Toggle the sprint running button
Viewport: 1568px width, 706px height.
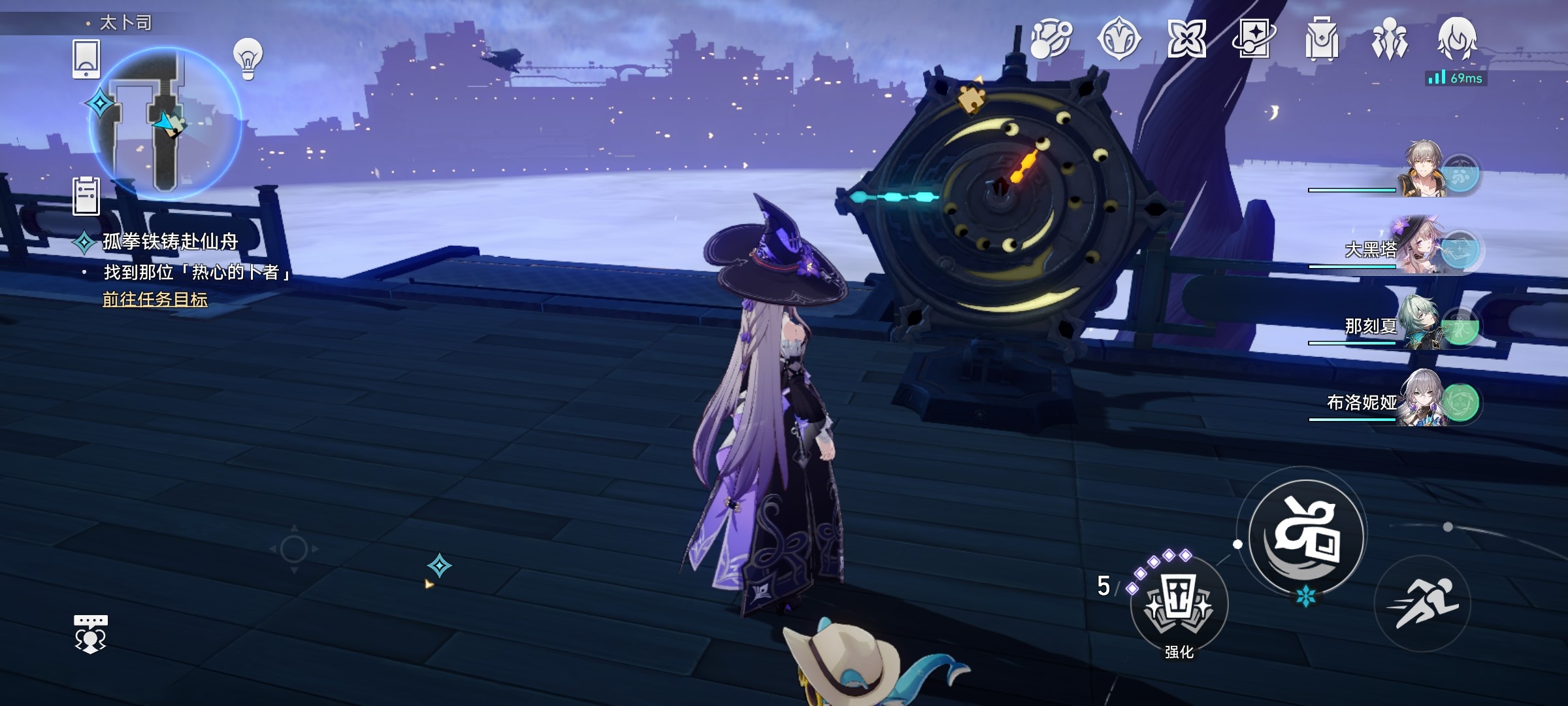pyautogui.click(x=1422, y=603)
